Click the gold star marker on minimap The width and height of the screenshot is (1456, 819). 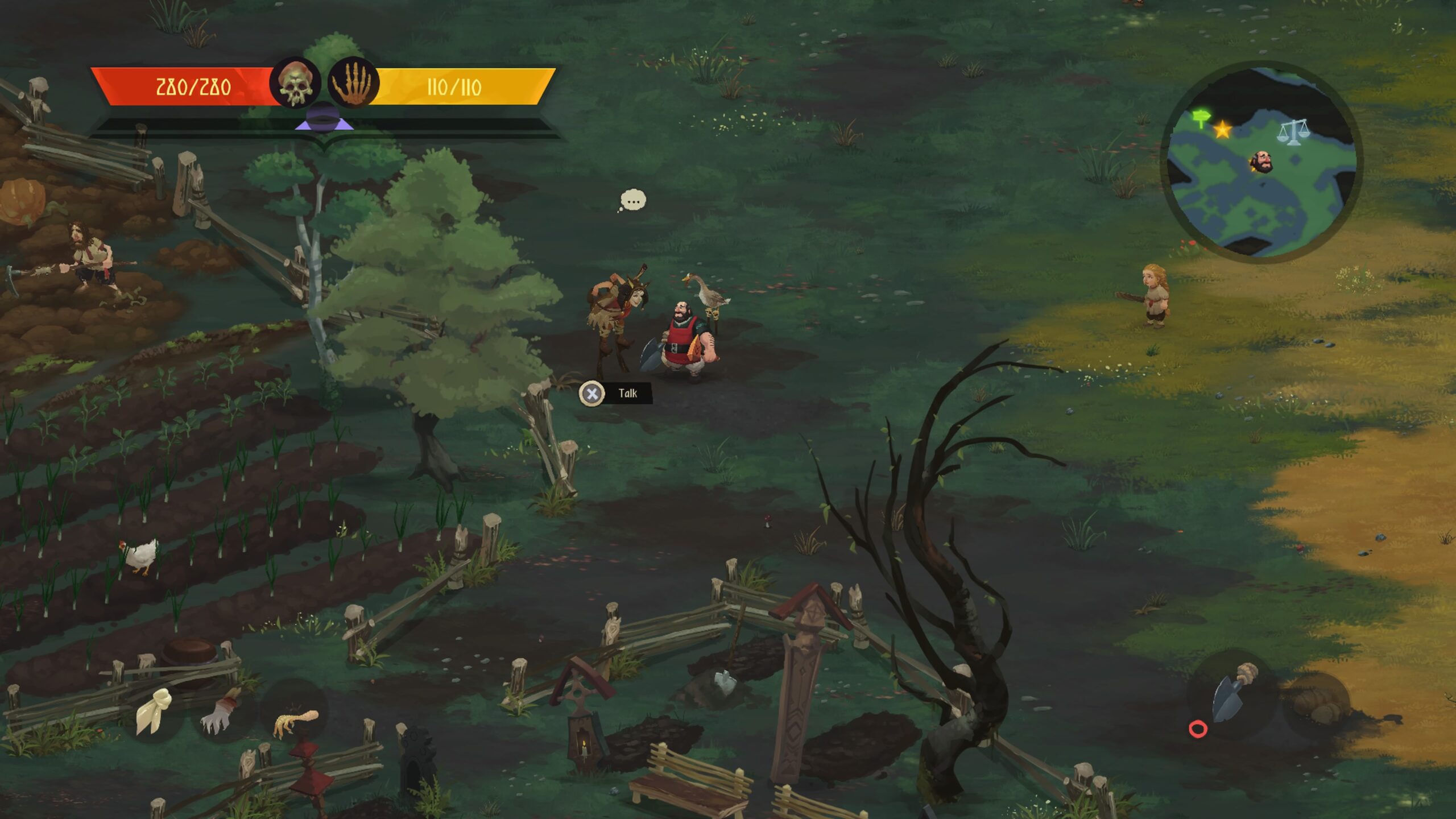pyautogui.click(x=1222, y=130)
